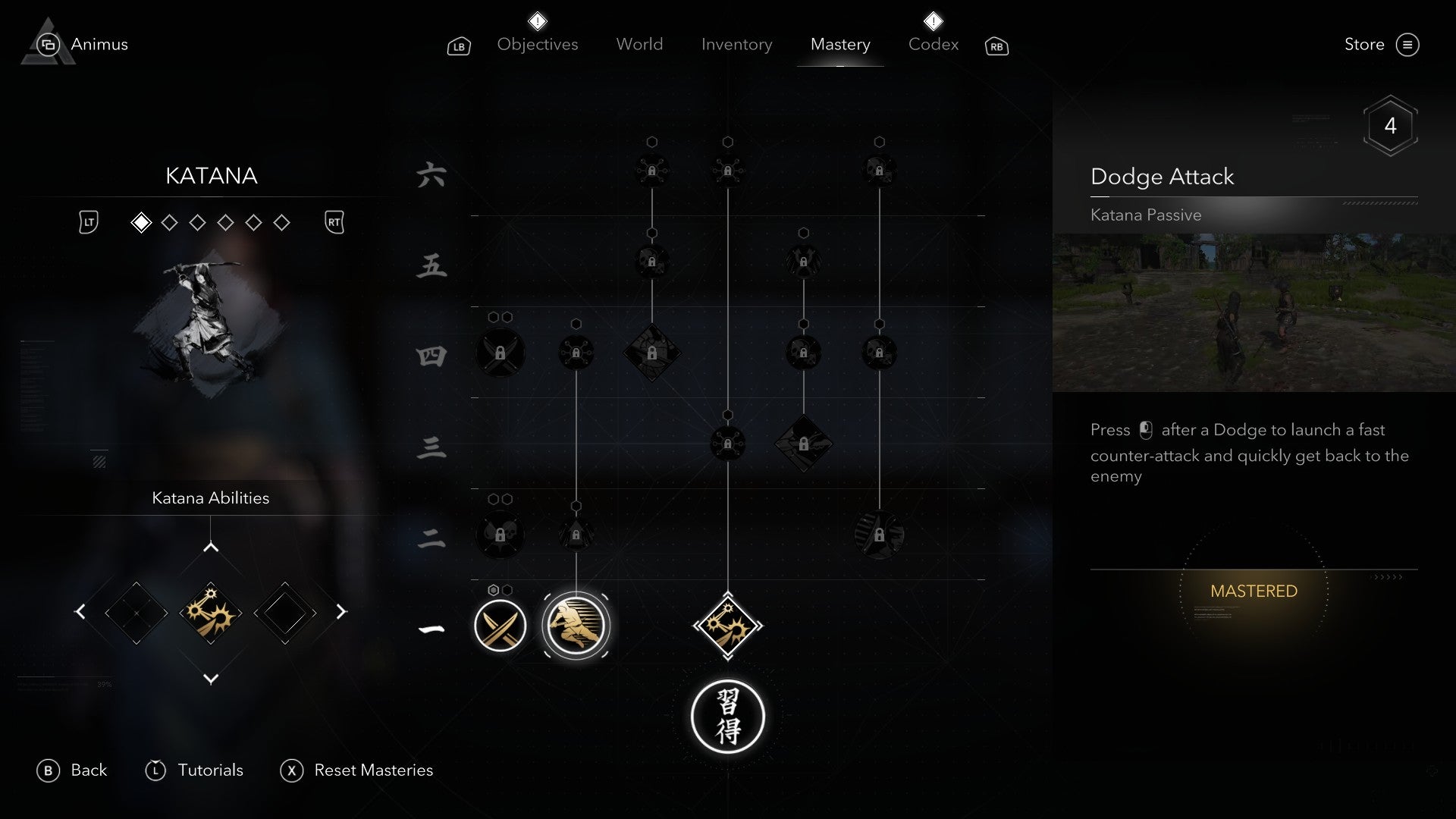1456x819 pixels.
Task: Select the second weapon diamond selector
Action: coord(168,222)
